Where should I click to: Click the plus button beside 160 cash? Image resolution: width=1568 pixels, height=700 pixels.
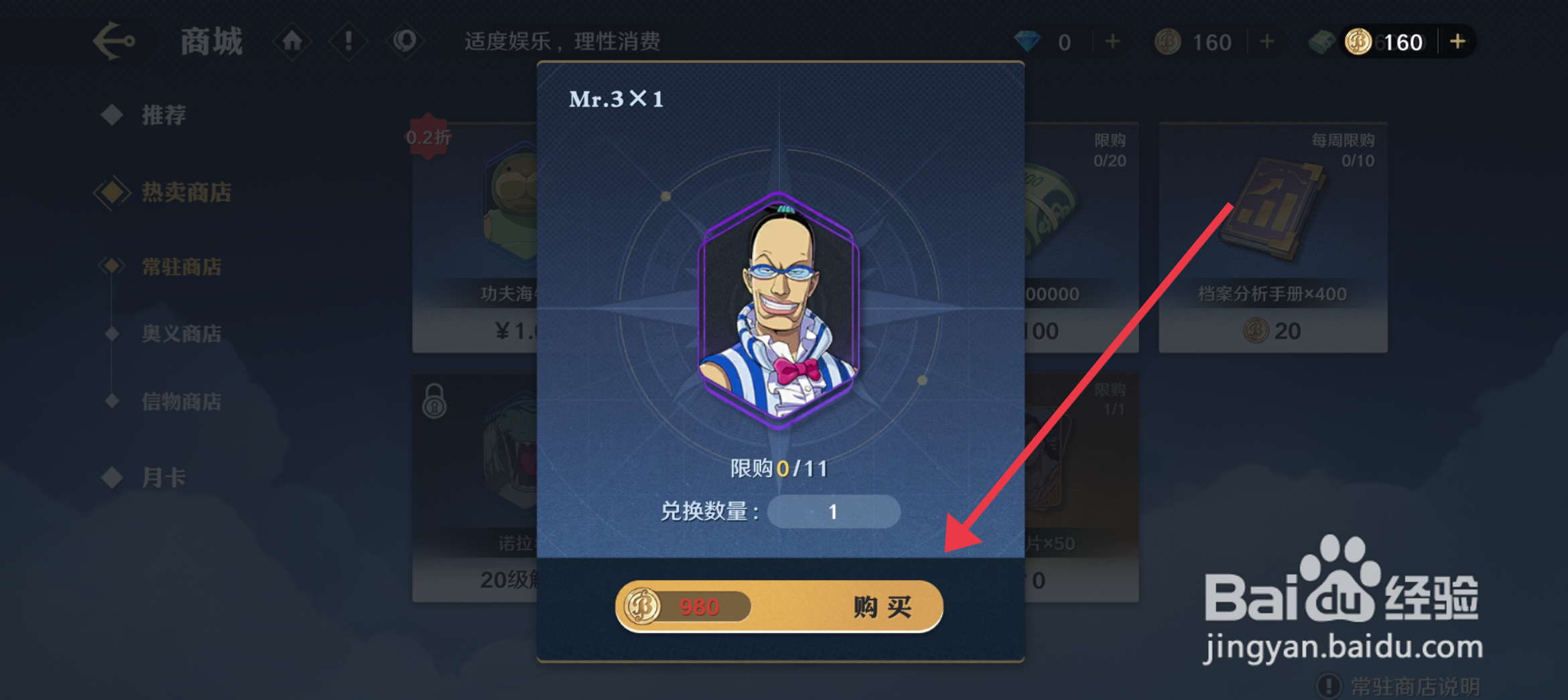tap(1458, 41)
